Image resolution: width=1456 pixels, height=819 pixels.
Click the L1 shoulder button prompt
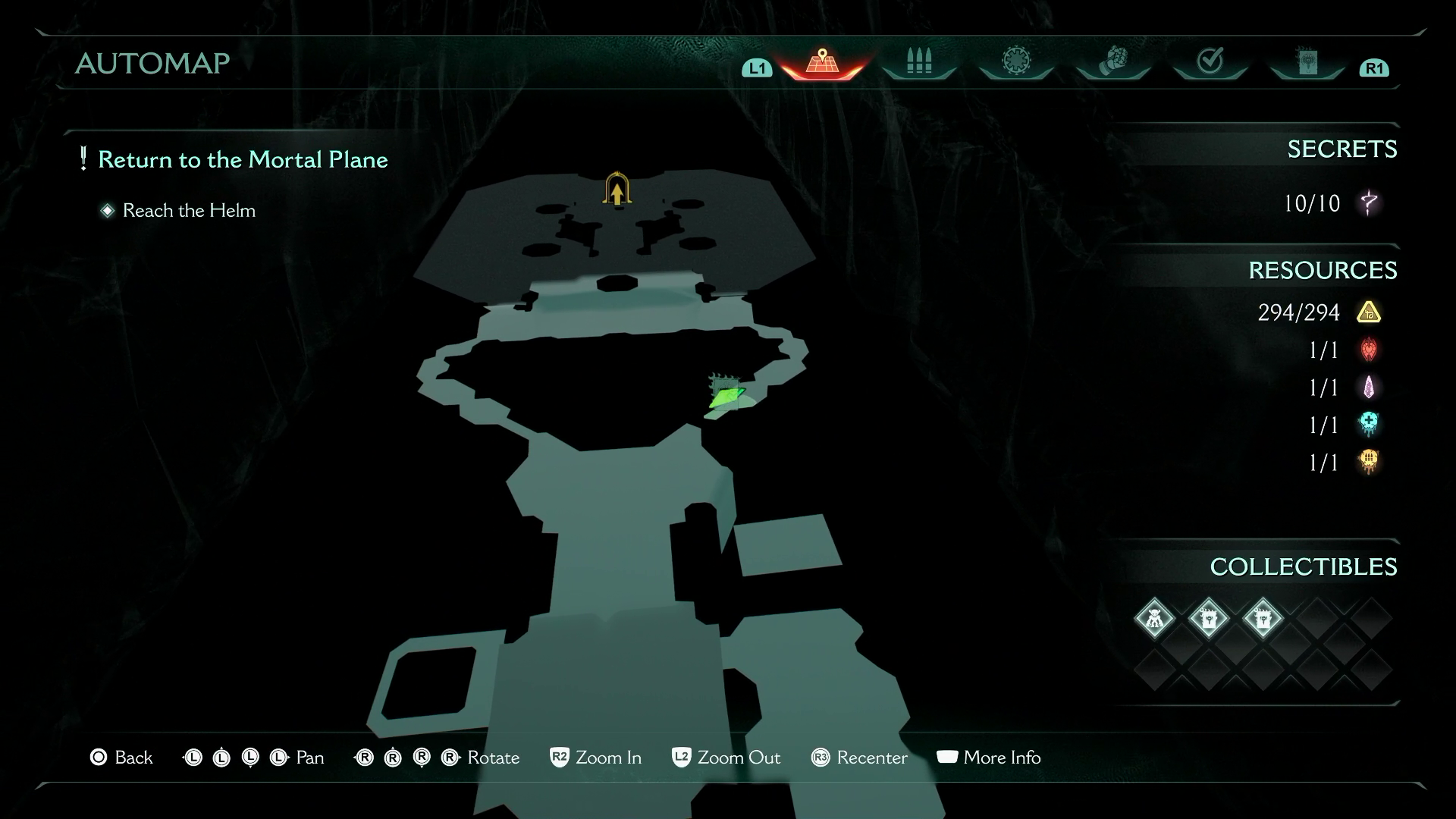click(755, 68)
